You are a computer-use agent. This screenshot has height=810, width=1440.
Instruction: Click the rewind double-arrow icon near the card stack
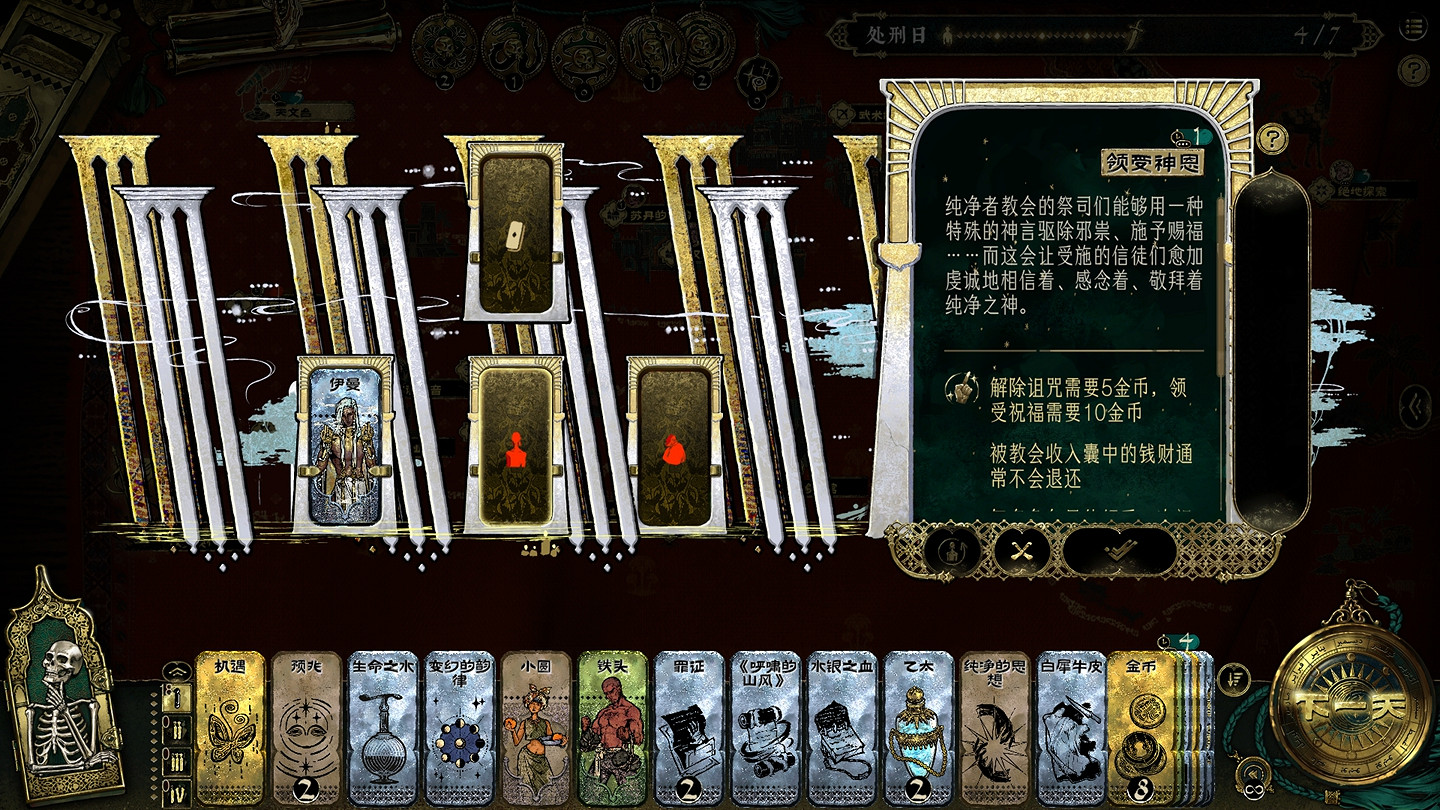click(x=1254, y=771)
